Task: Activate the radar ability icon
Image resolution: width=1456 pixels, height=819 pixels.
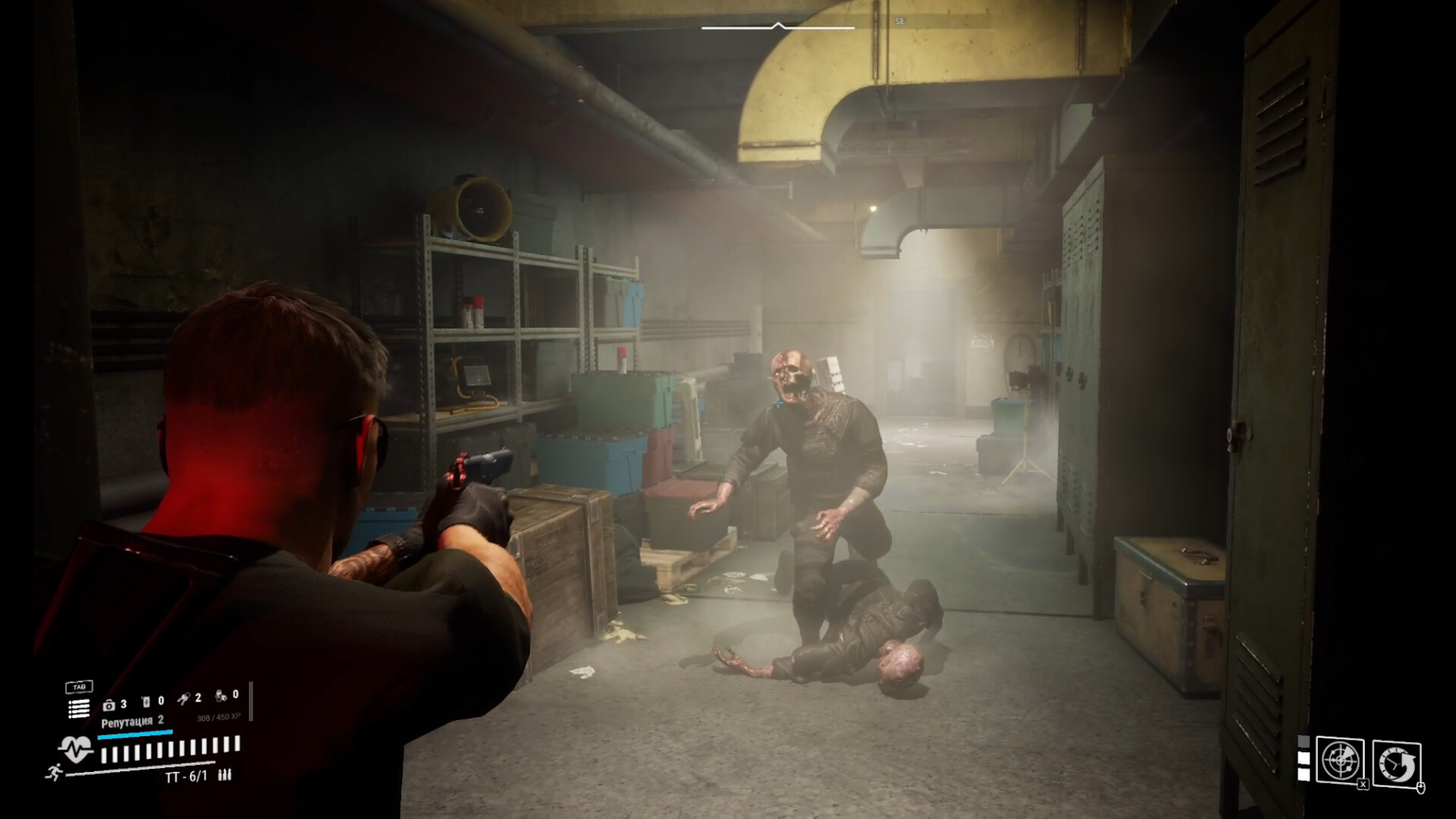Action: [1341, 760]
